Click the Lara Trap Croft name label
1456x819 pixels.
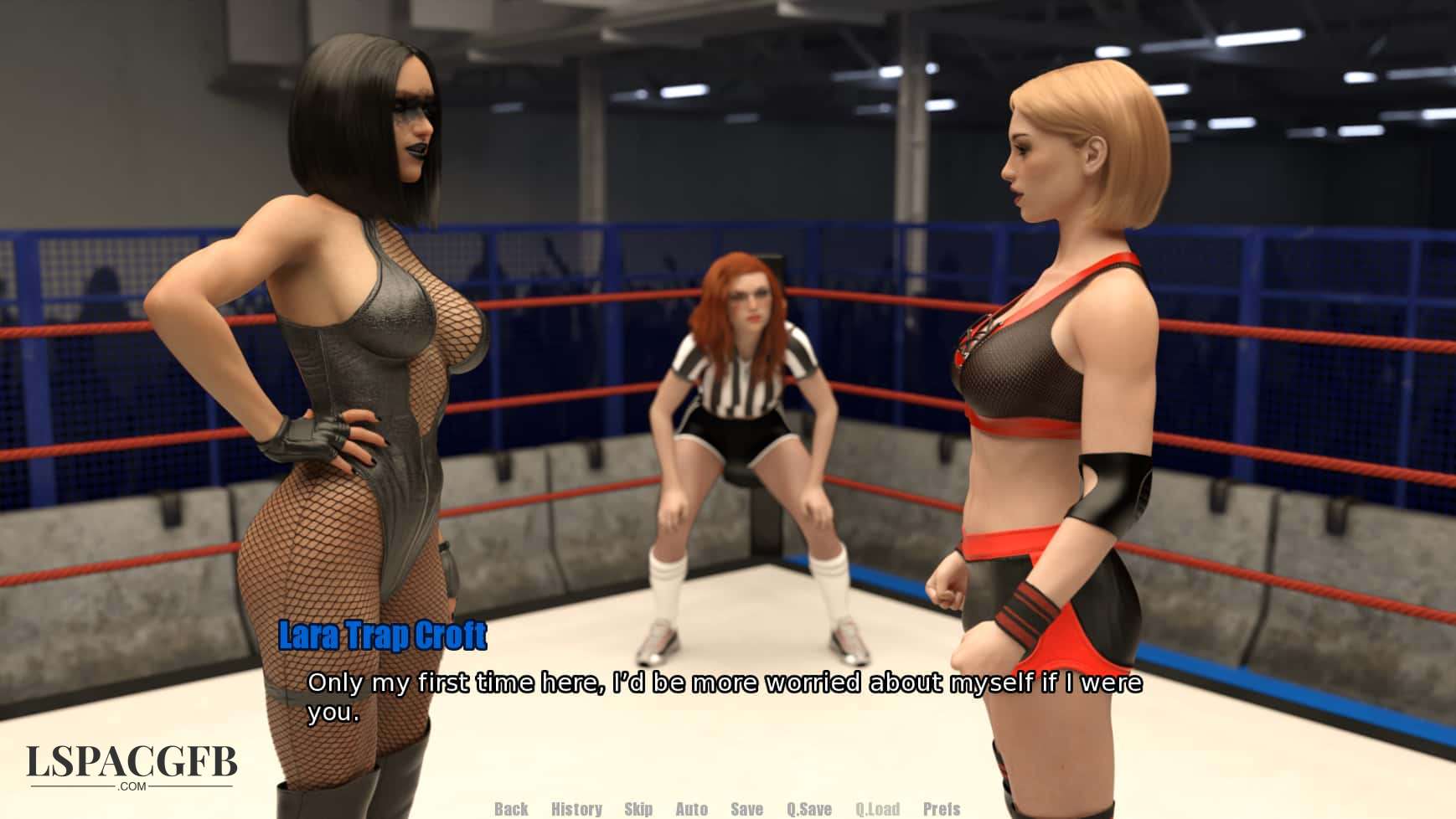pos(381,636)
